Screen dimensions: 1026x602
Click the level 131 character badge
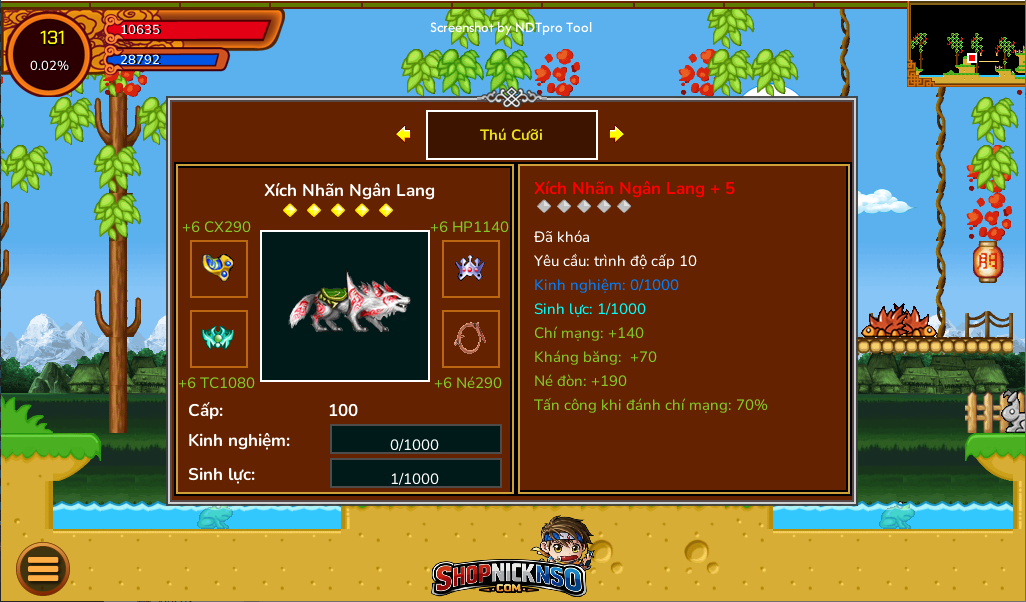(50, 50)
